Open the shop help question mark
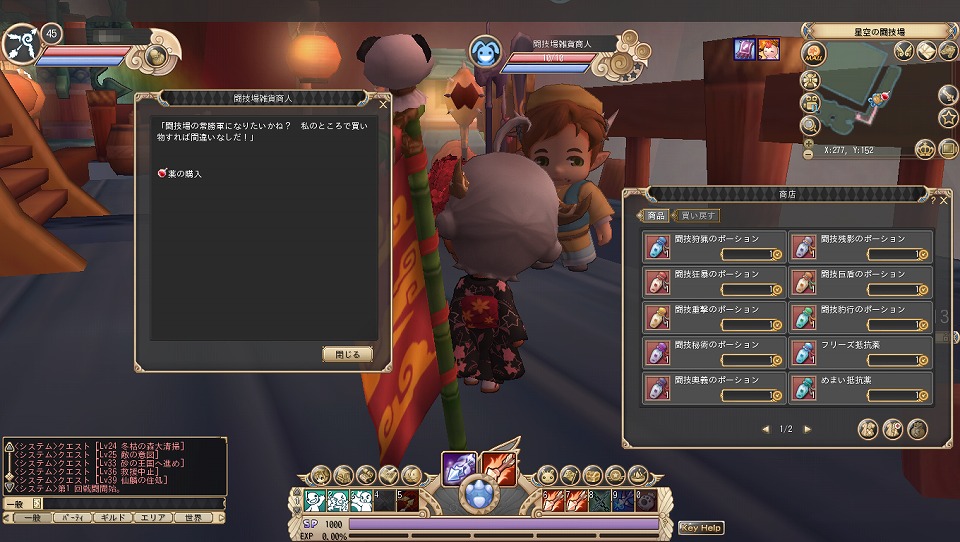Viewport: 960px width, 542px height. 931,200
